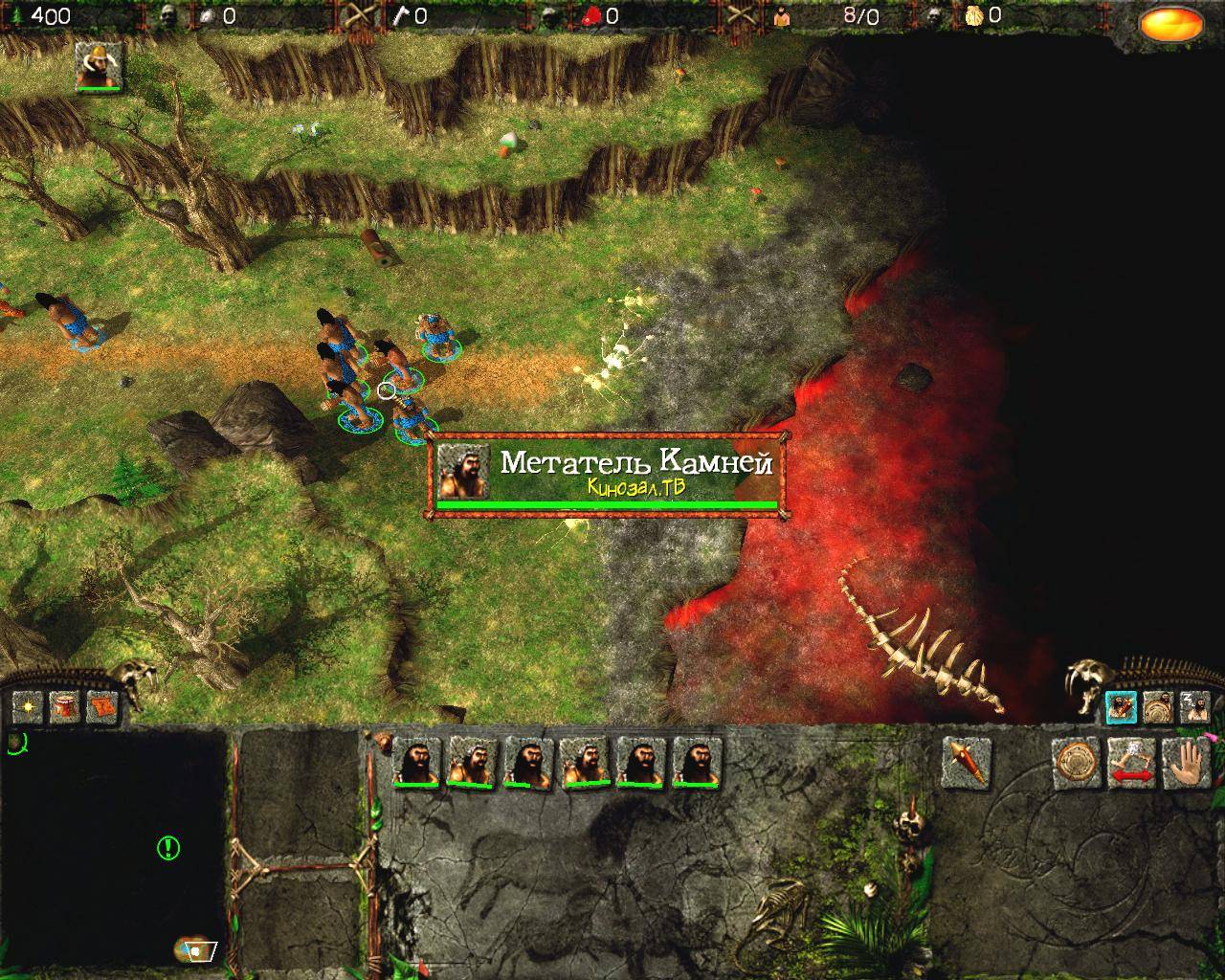Issue the open hand stop command
This screenshot has height=980, width=1225.
[x=1187, y=763]
